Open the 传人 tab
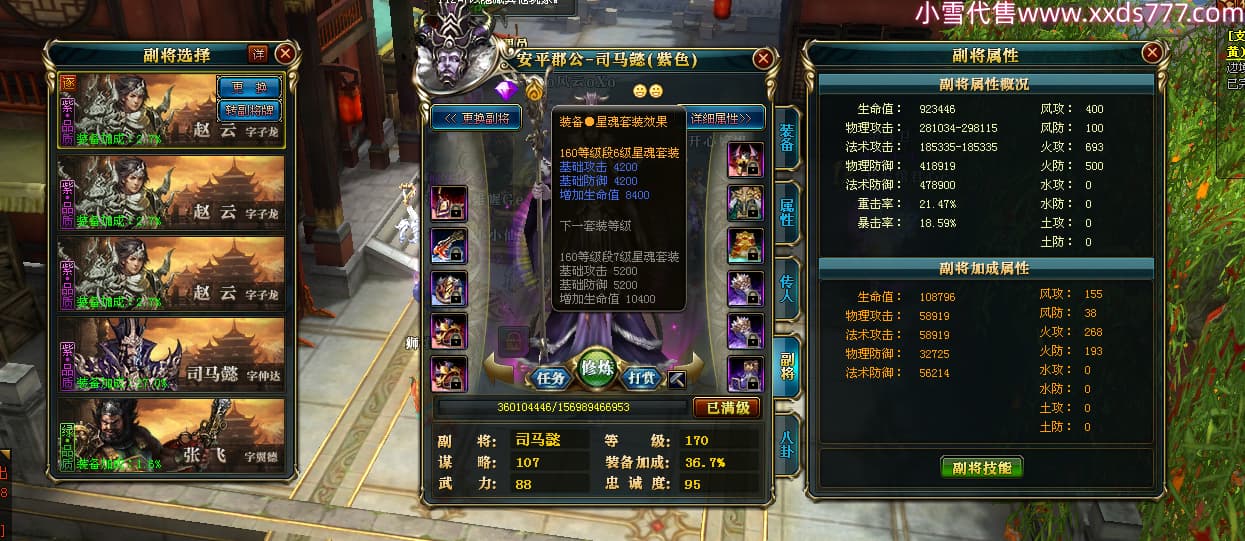Viewport: 1245px width, 541px height. 787,290
